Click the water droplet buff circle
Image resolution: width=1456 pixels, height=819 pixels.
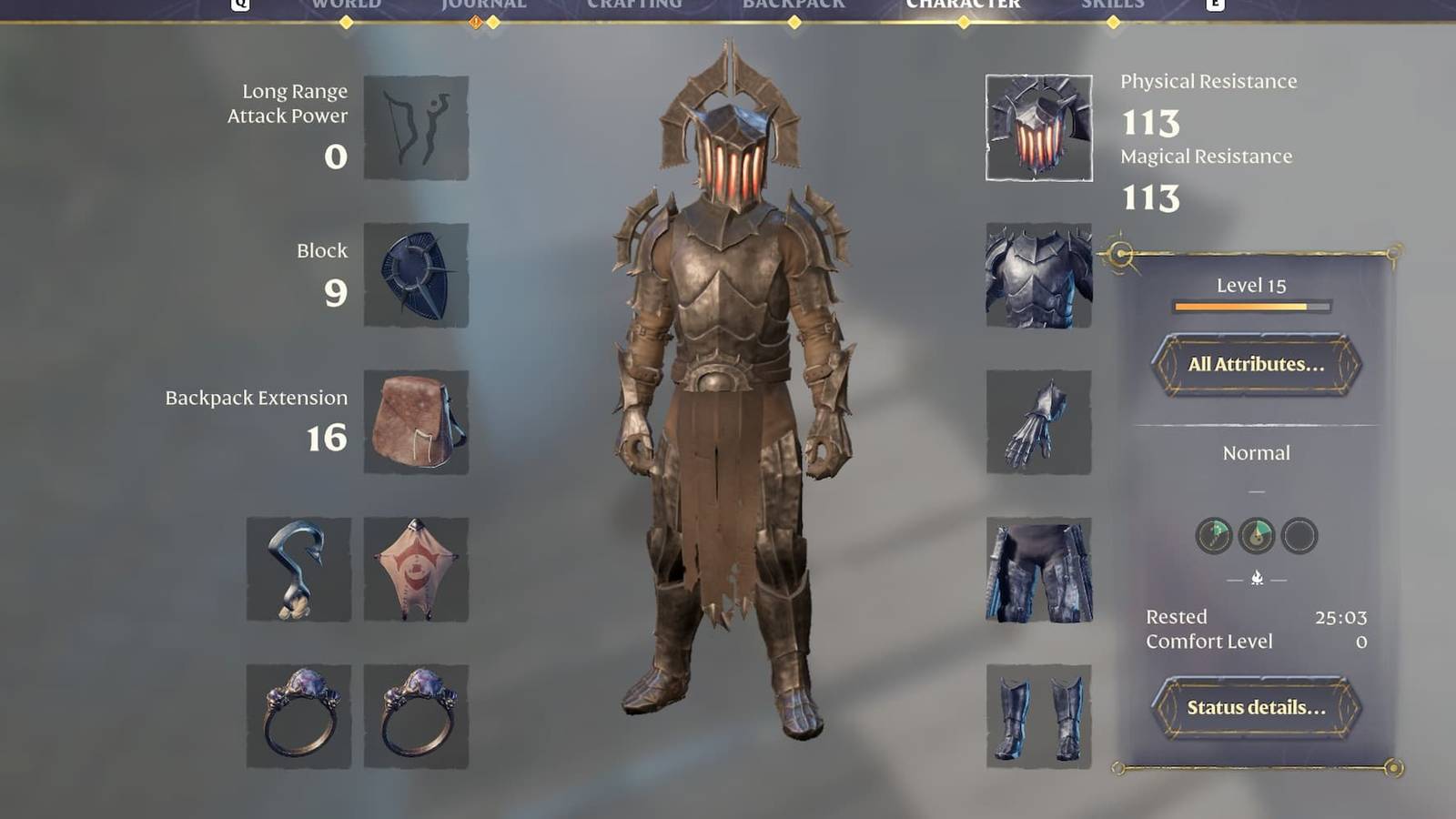(x=1256, y=536)
